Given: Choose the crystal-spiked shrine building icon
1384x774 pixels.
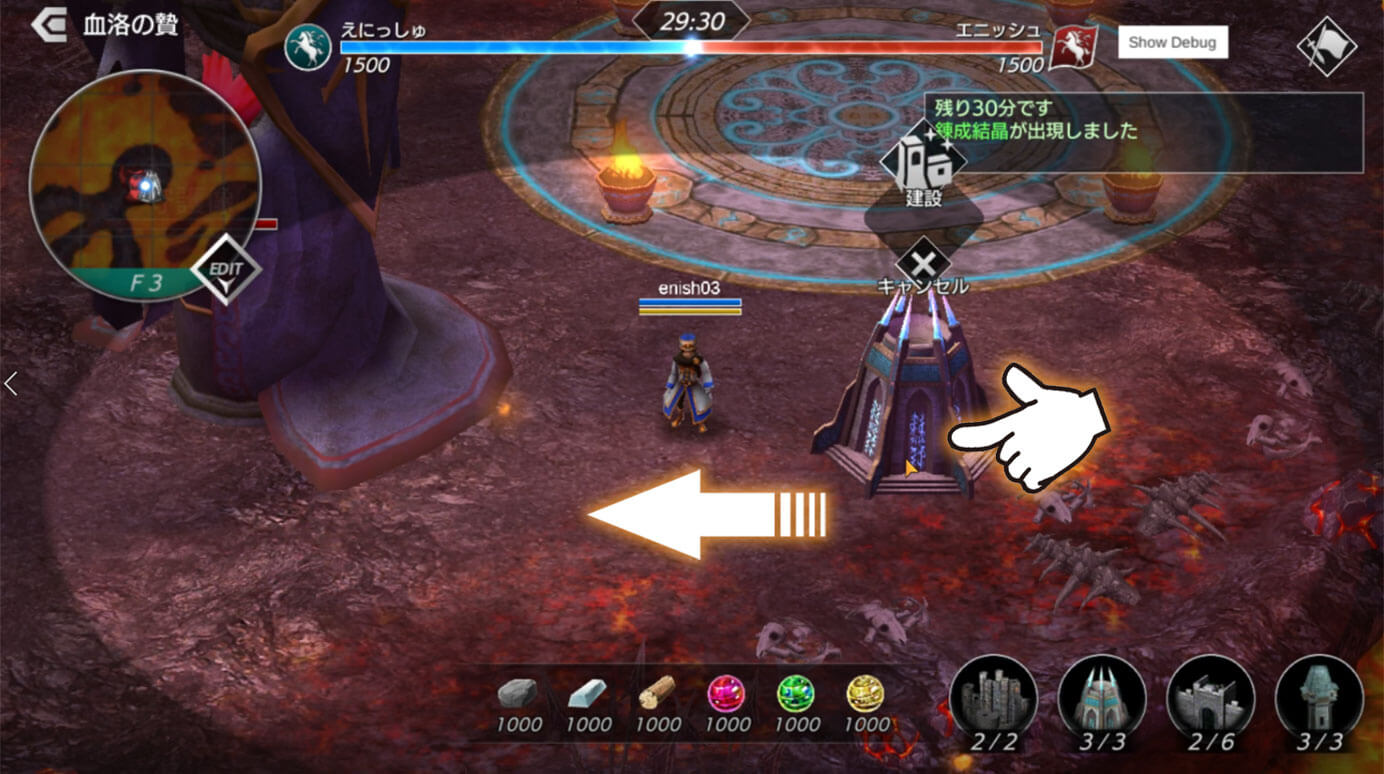Looking at the screenshot, I should click(1101, 696).
